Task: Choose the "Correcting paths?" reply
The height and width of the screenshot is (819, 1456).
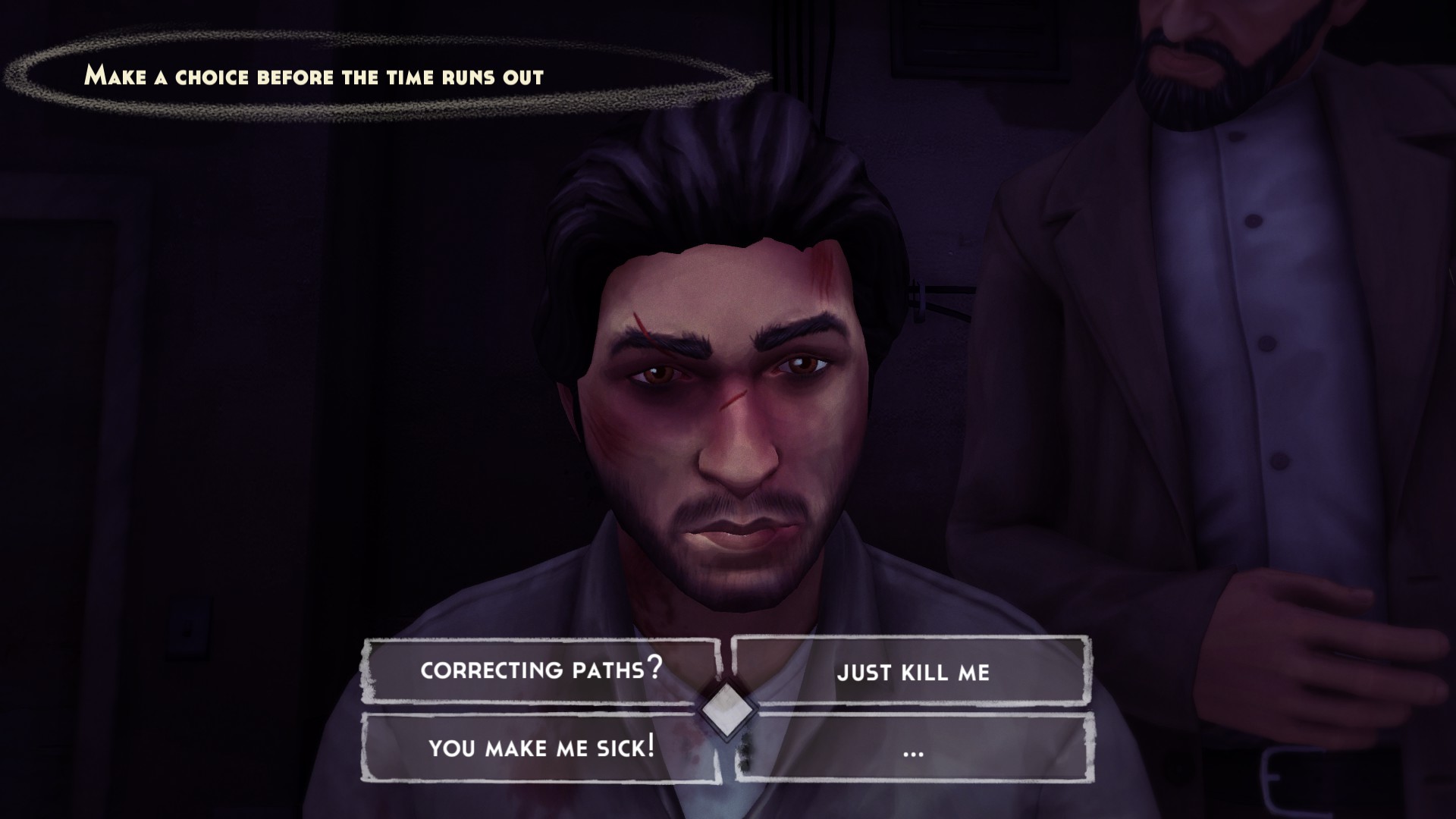Action: click(541, 670)
